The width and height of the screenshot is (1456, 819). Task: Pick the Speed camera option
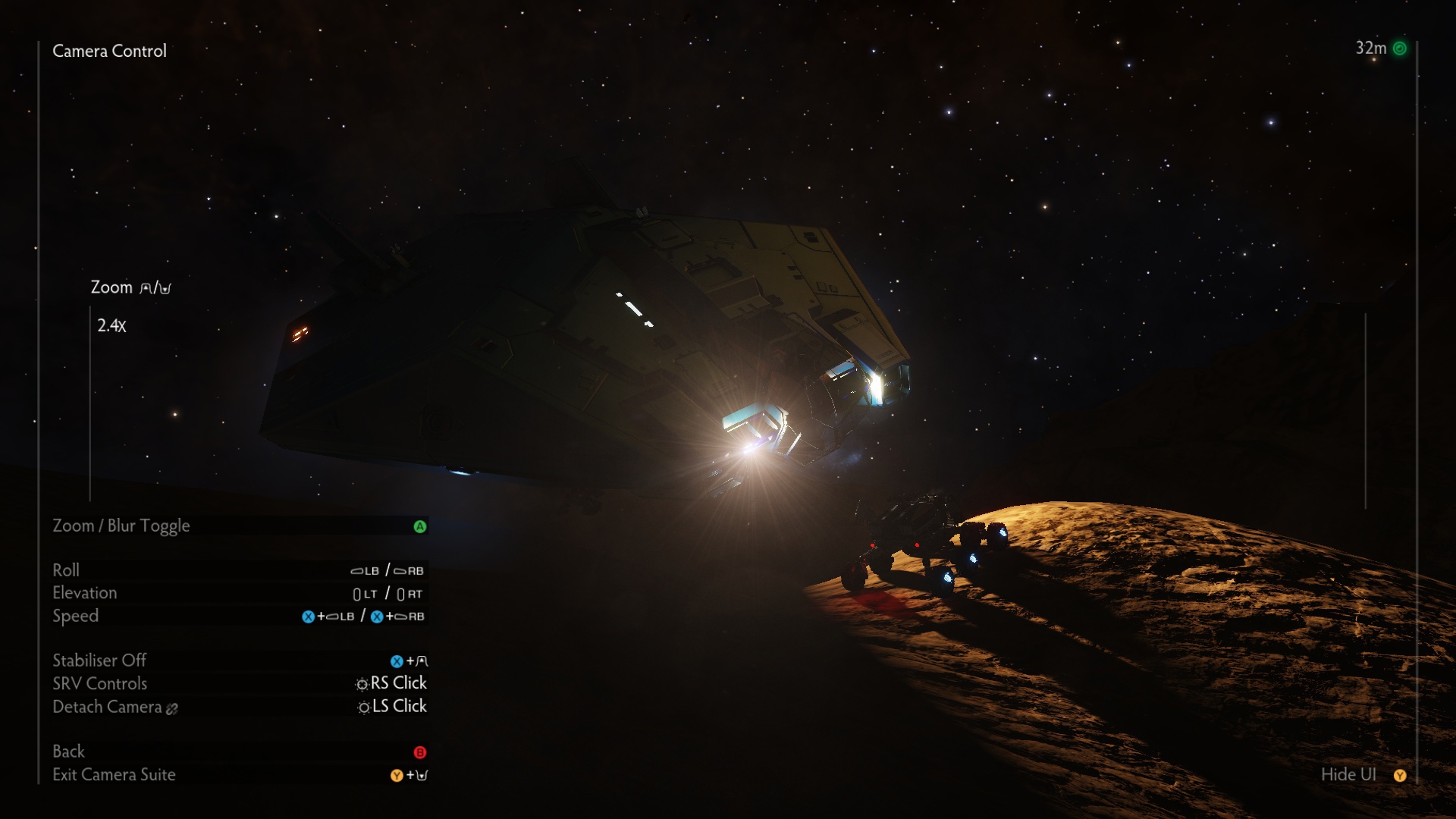(76, 616)
